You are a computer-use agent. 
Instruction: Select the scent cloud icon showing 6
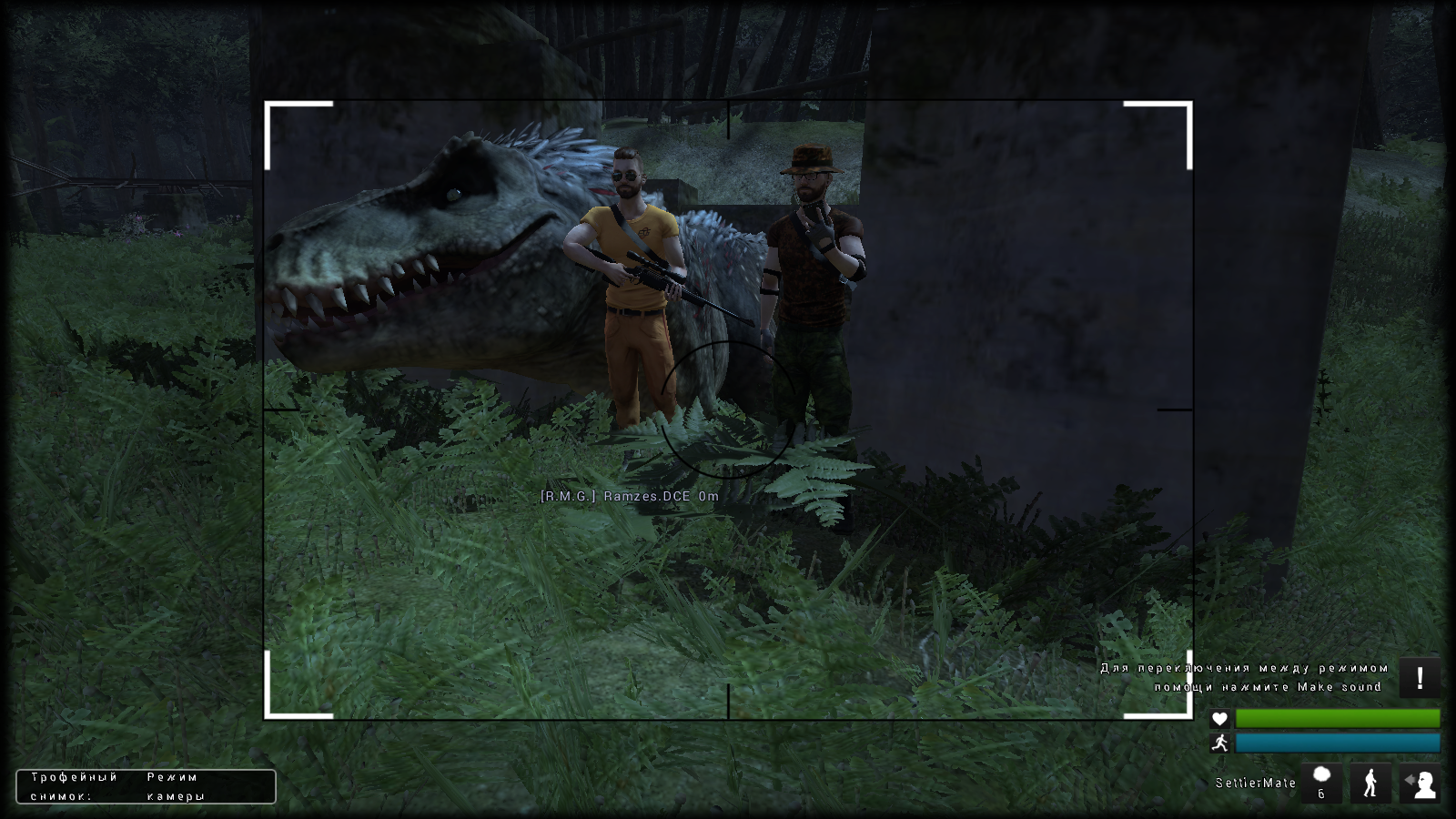[1321, 783]
